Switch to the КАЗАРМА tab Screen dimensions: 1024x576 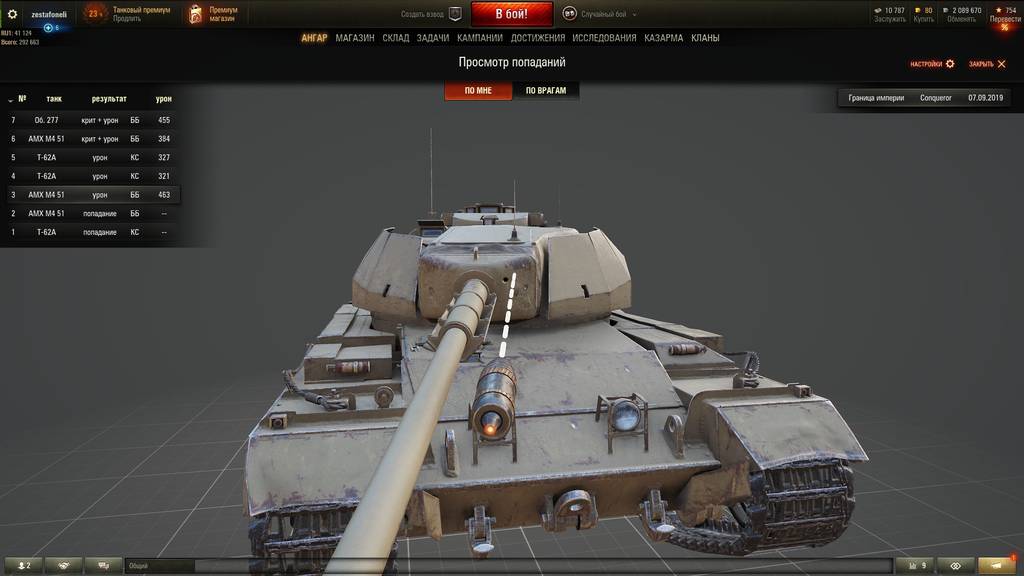click(x=664, y=38)
